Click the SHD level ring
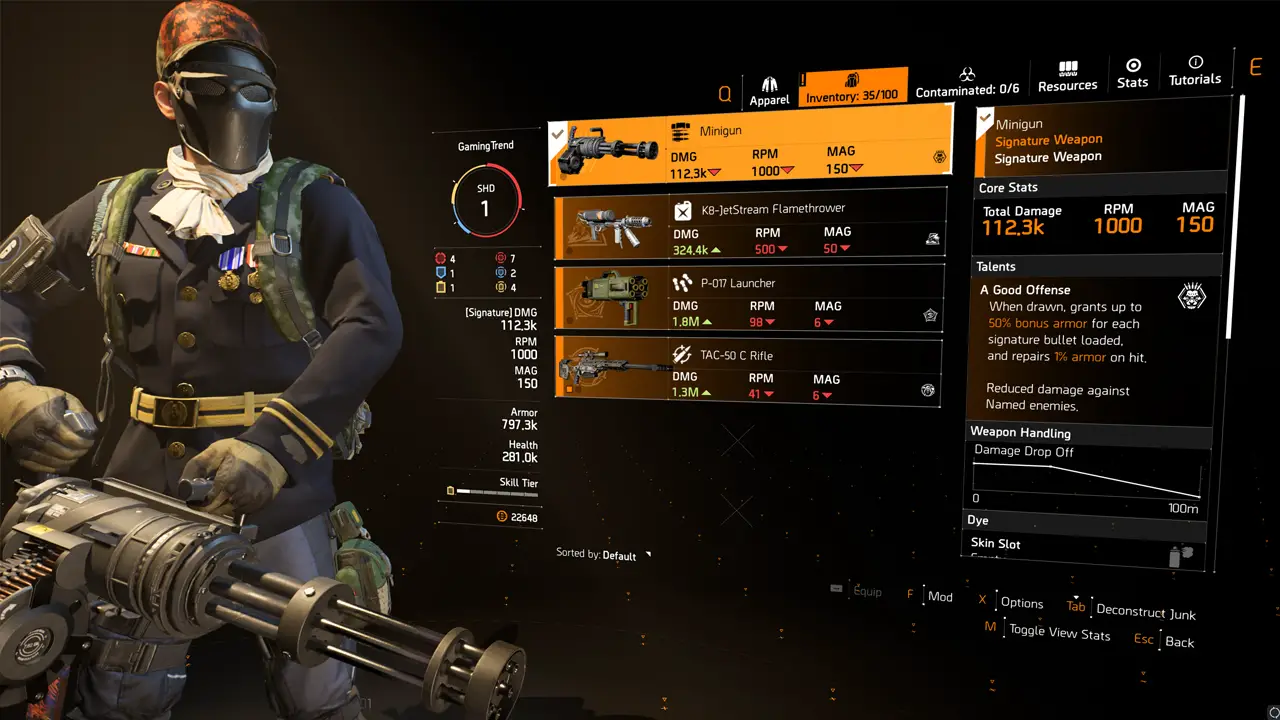 [x=486, y=200]
